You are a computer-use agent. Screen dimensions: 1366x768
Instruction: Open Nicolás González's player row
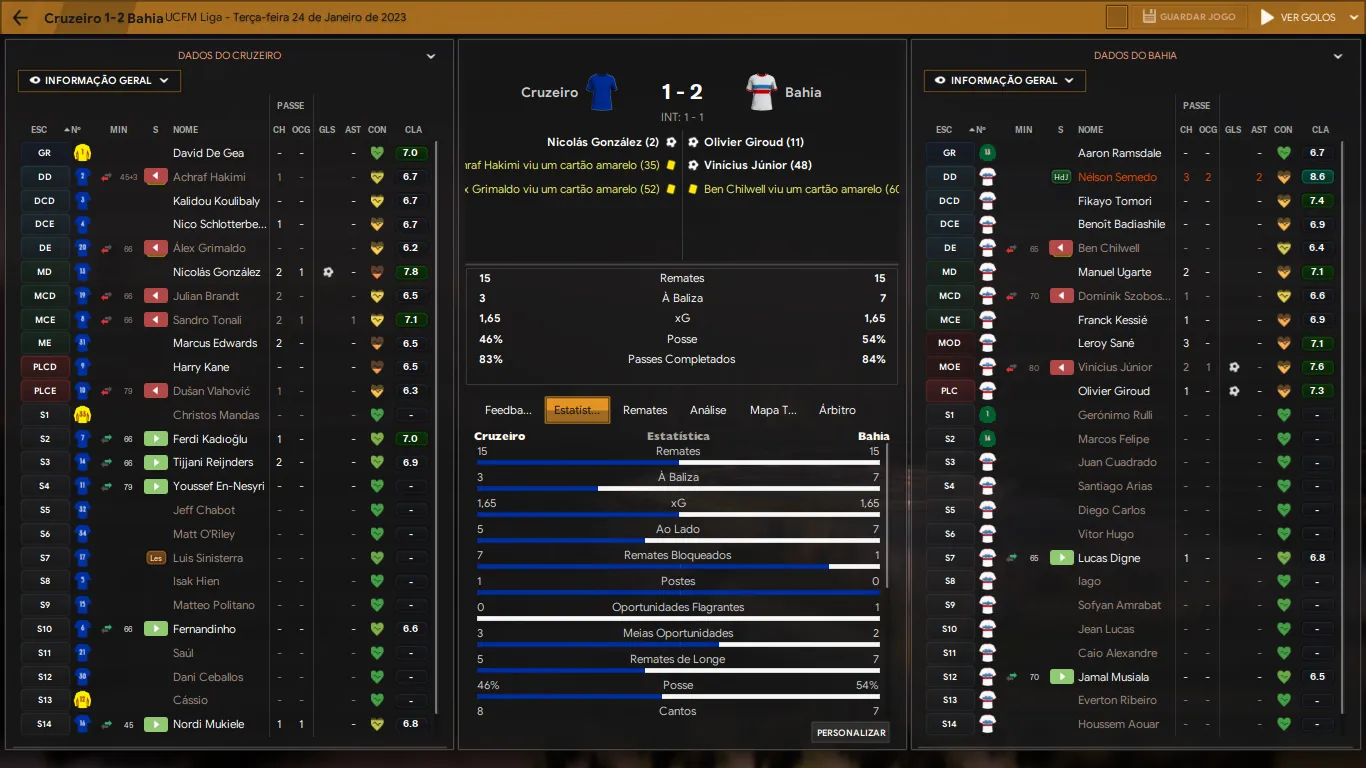tap(216, 272)
